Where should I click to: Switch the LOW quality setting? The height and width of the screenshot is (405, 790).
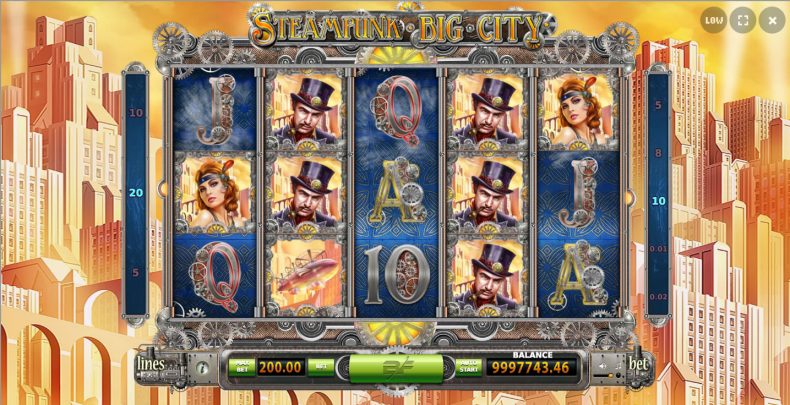coord(713,19)
